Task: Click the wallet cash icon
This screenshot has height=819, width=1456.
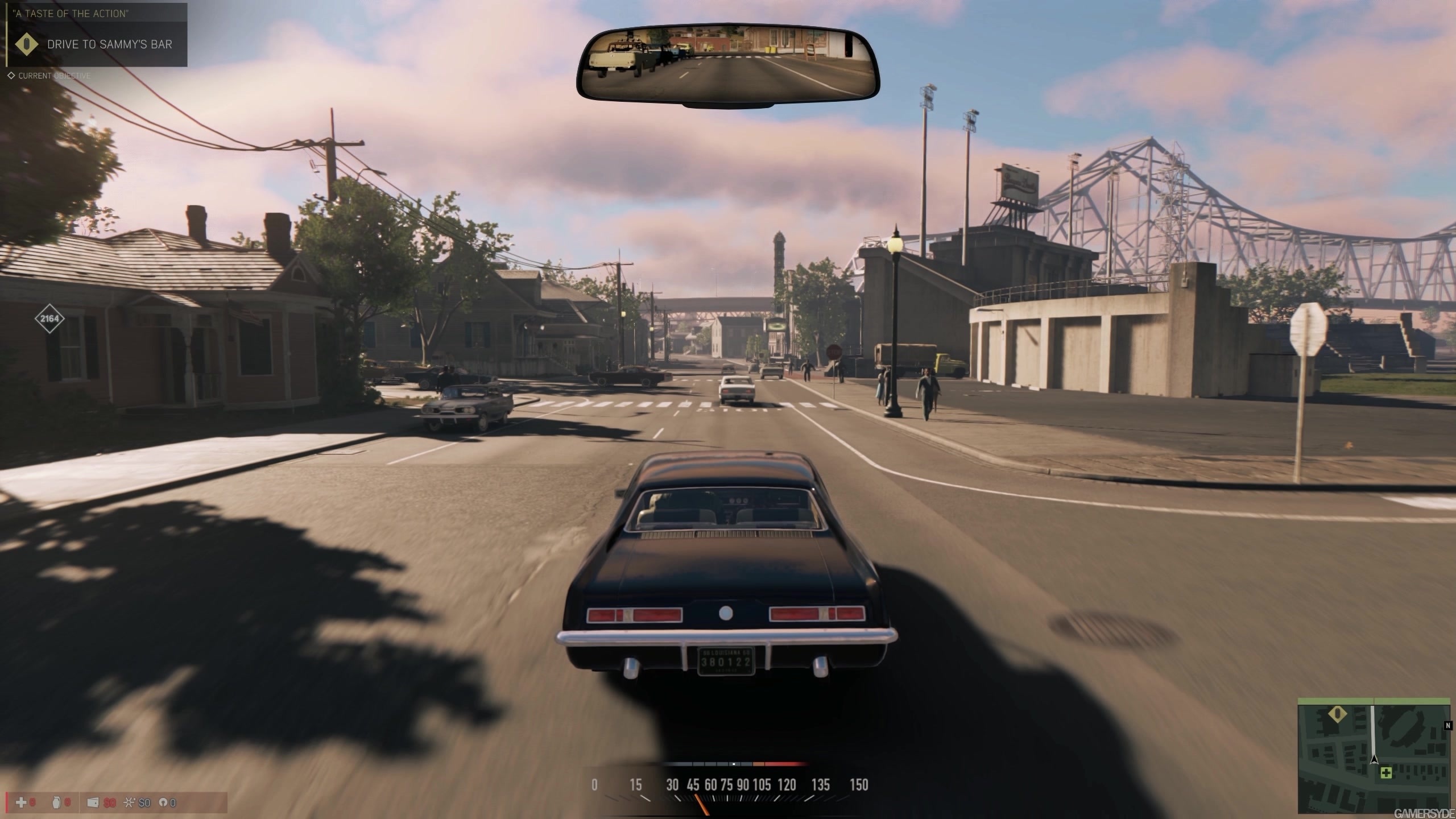Action: pyautogui.click(x=93, y=803)
